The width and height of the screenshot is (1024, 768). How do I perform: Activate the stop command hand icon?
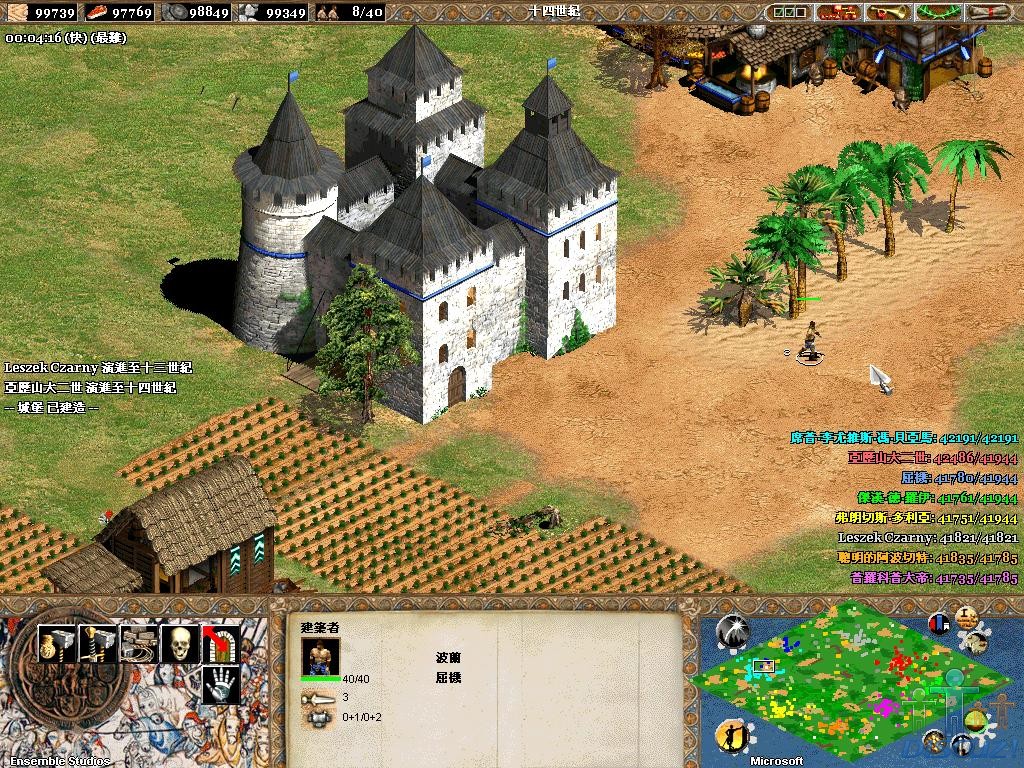(x=221, y=685)
